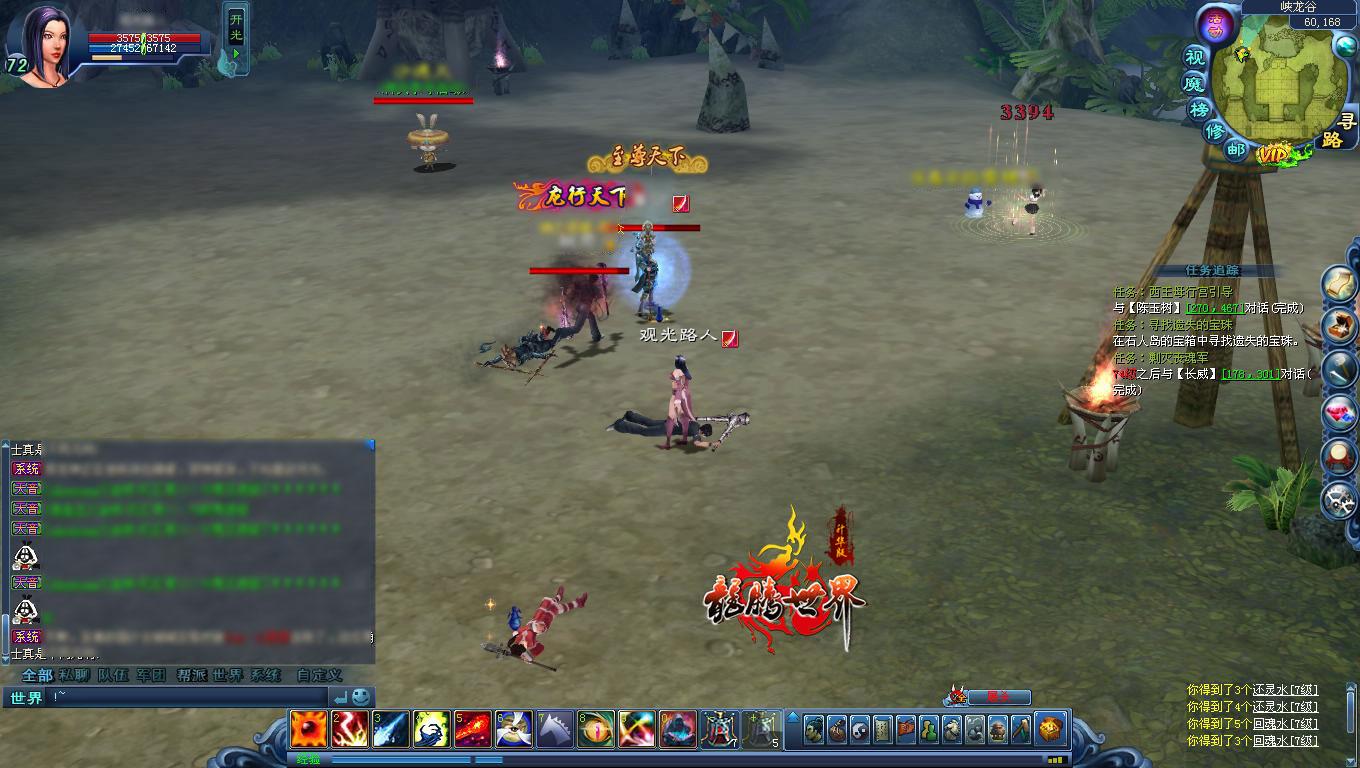Open the VIP badge
Screen dimensions: 1360x768
(x=1274, y=154)
